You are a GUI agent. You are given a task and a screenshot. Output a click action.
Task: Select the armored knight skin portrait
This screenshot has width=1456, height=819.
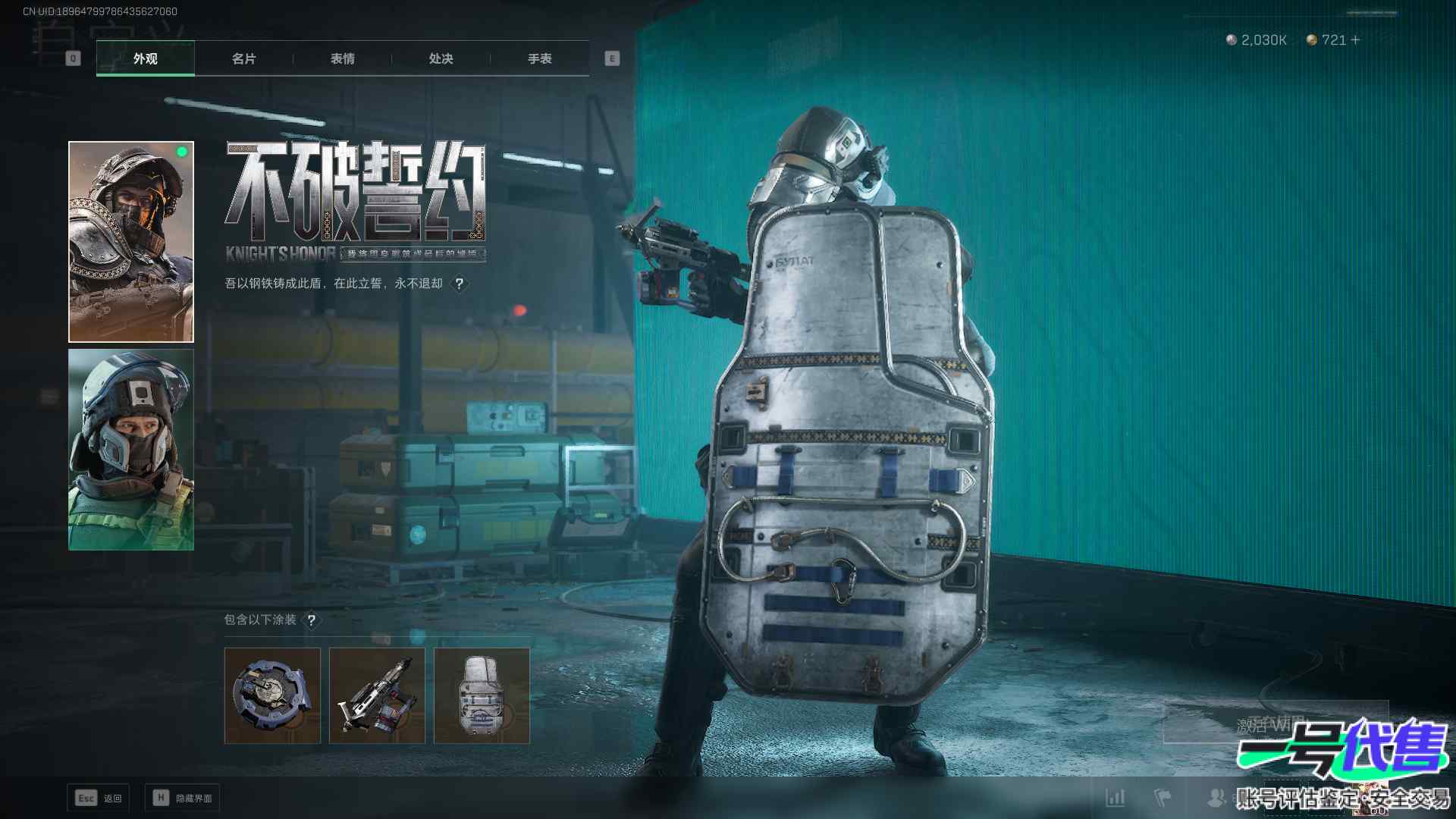click(131, 241)
